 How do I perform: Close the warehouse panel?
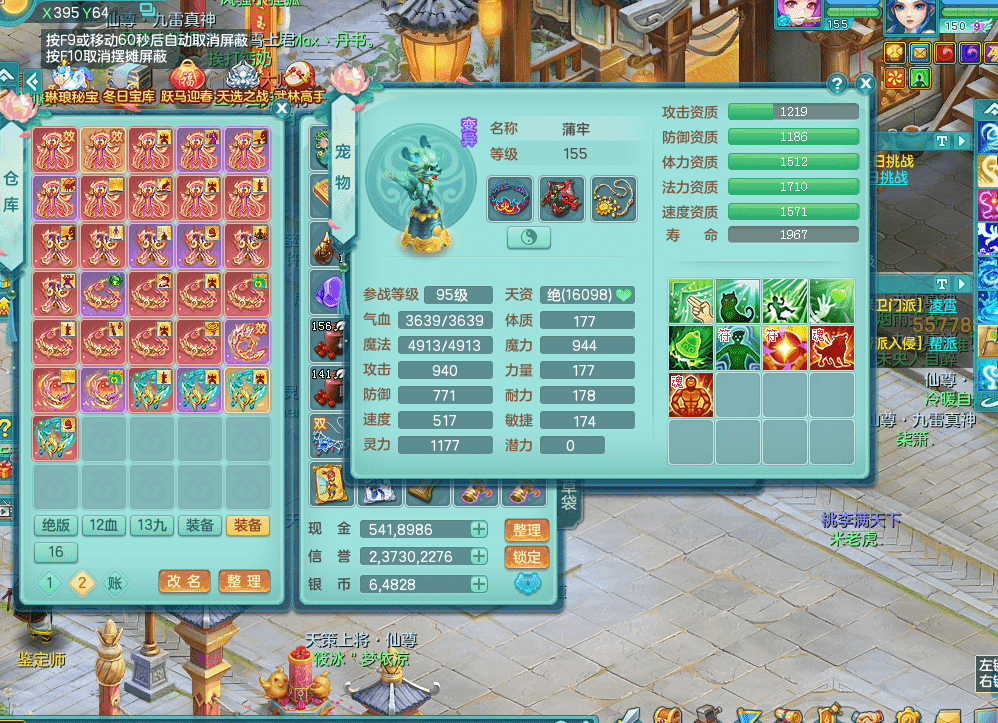pos(282,108)
